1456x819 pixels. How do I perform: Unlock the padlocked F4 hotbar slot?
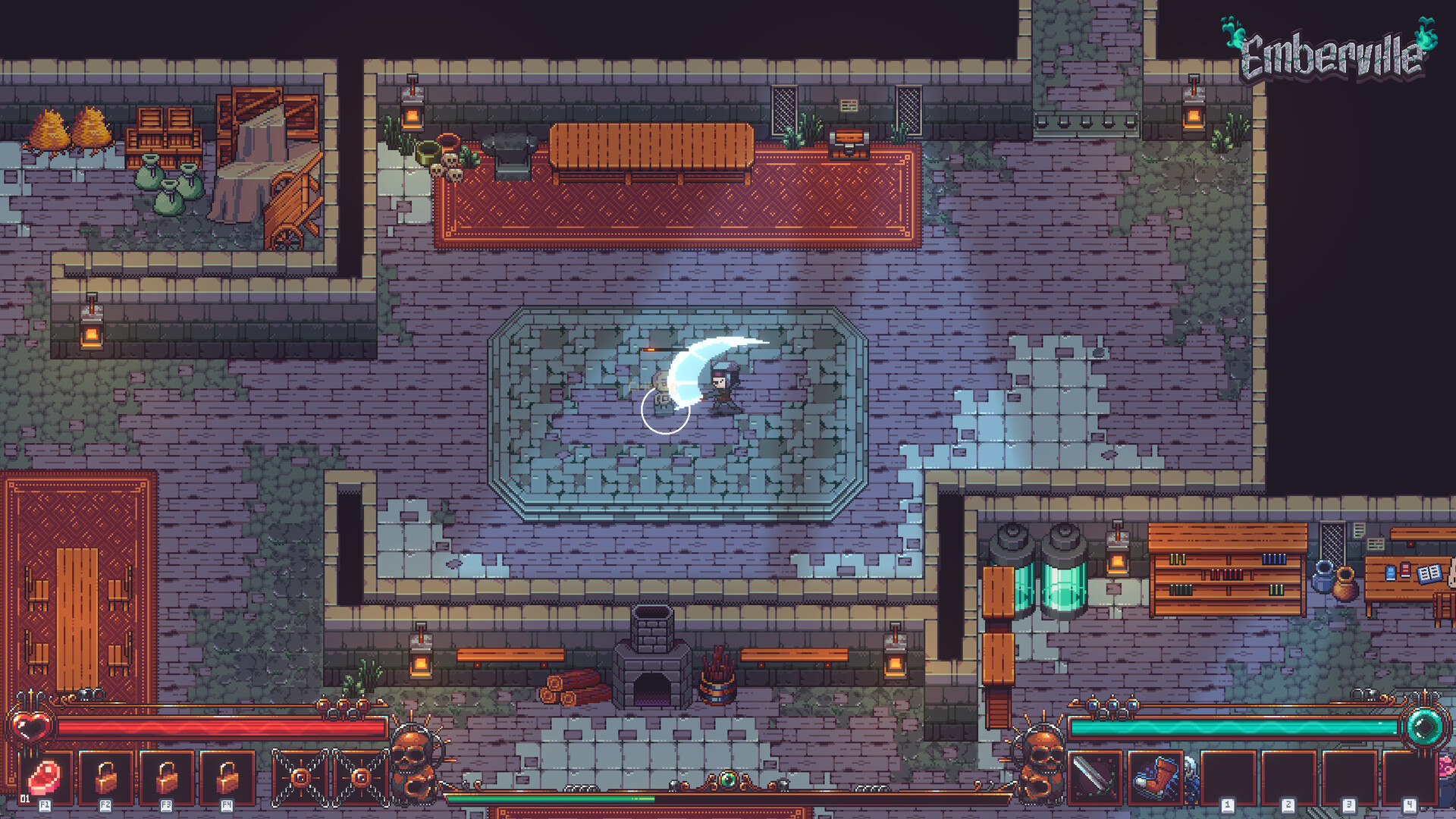227,777
